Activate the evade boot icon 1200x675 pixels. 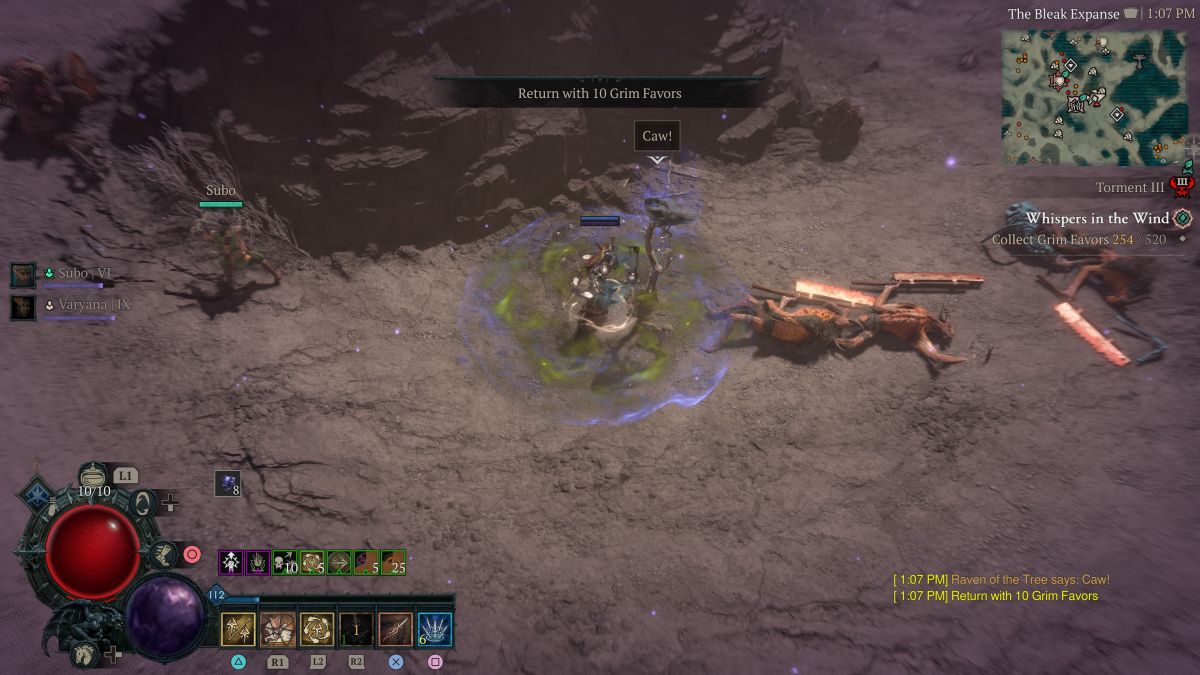pos(162,552)
